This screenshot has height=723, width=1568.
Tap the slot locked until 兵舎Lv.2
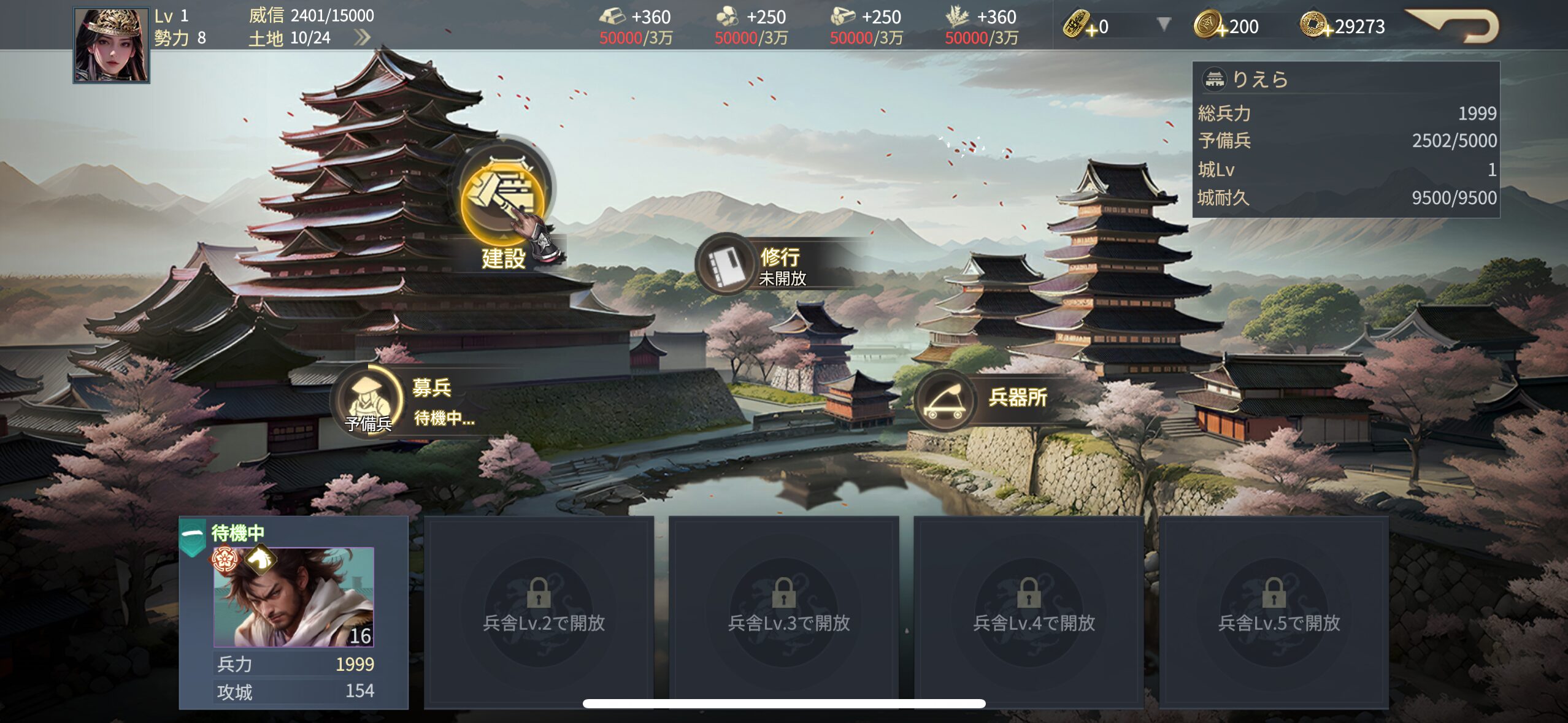coord(539,612)
